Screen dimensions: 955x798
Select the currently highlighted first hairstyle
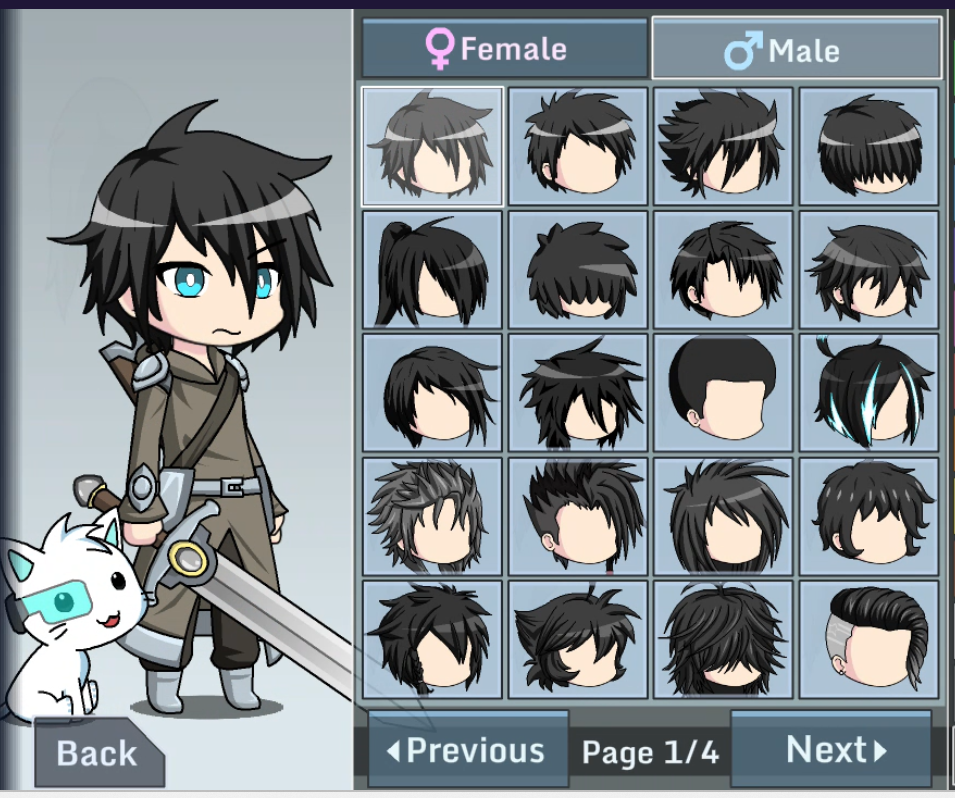[x=432, y=146]
